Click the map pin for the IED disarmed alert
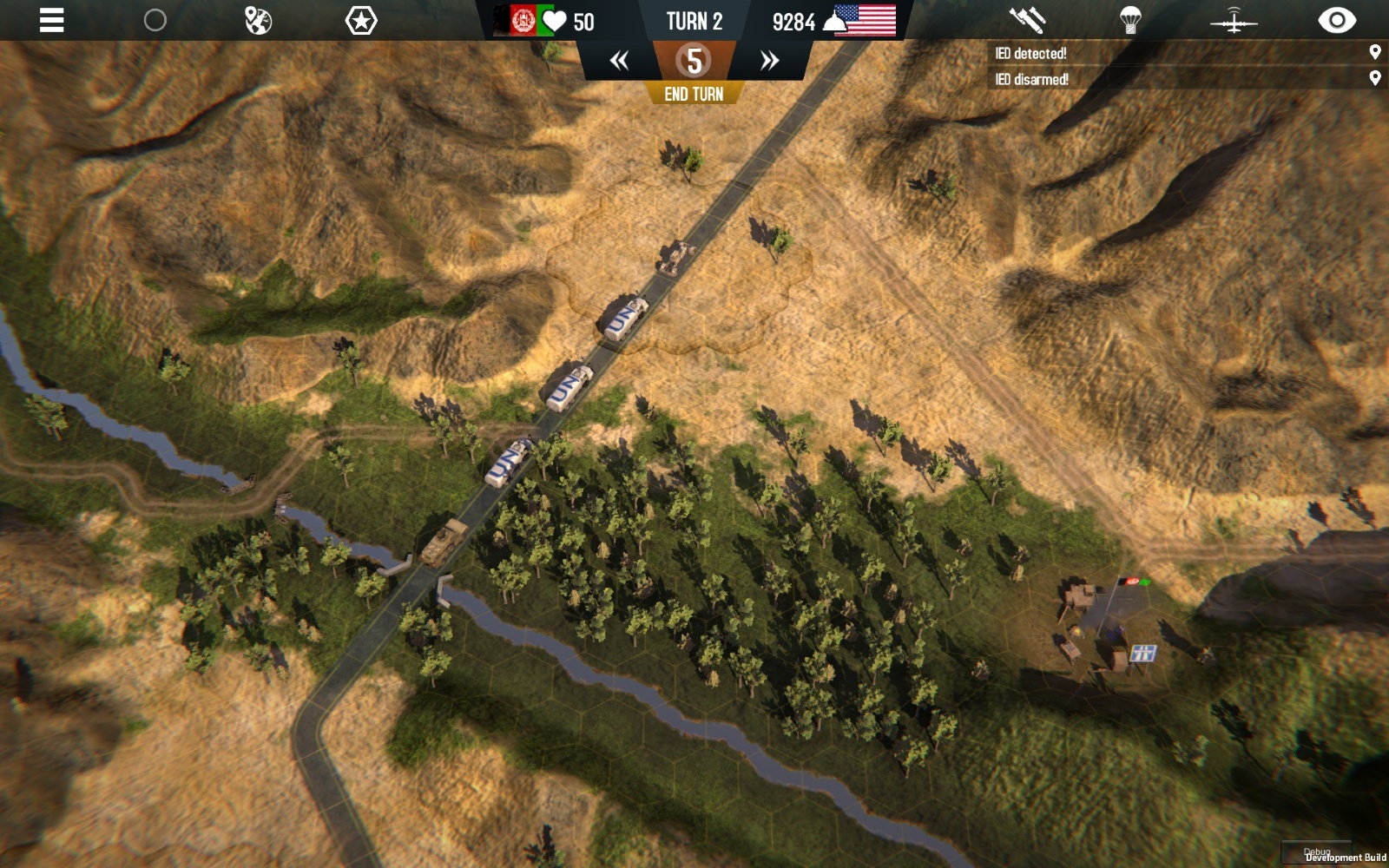 point(1374,78)
